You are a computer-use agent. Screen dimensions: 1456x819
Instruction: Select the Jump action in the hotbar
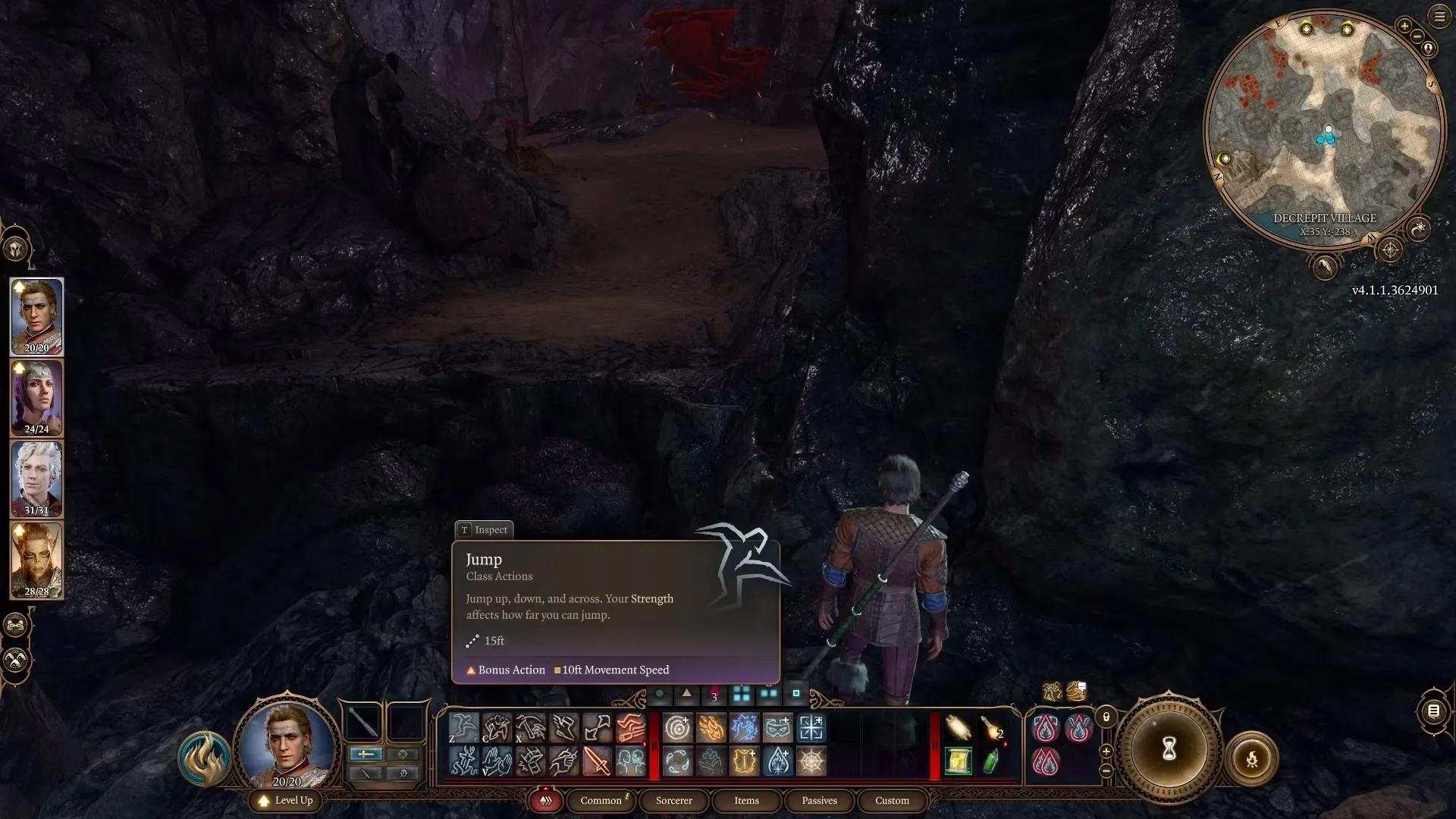pos(463,727)
